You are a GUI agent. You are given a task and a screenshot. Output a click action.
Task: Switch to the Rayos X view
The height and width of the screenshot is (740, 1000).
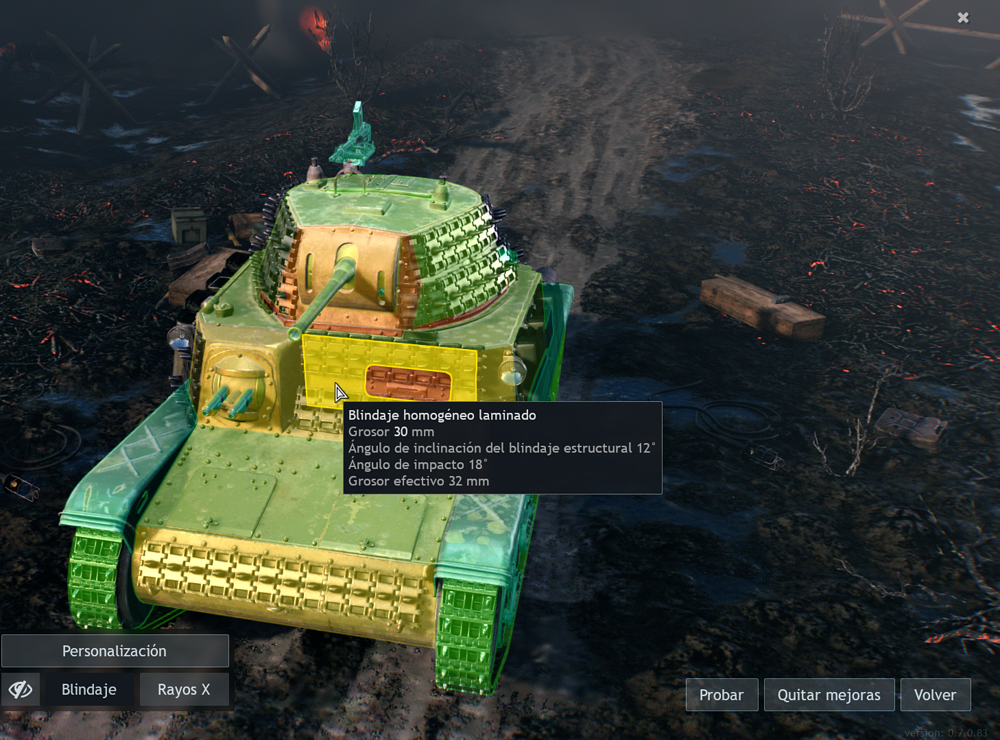(184, 690)
